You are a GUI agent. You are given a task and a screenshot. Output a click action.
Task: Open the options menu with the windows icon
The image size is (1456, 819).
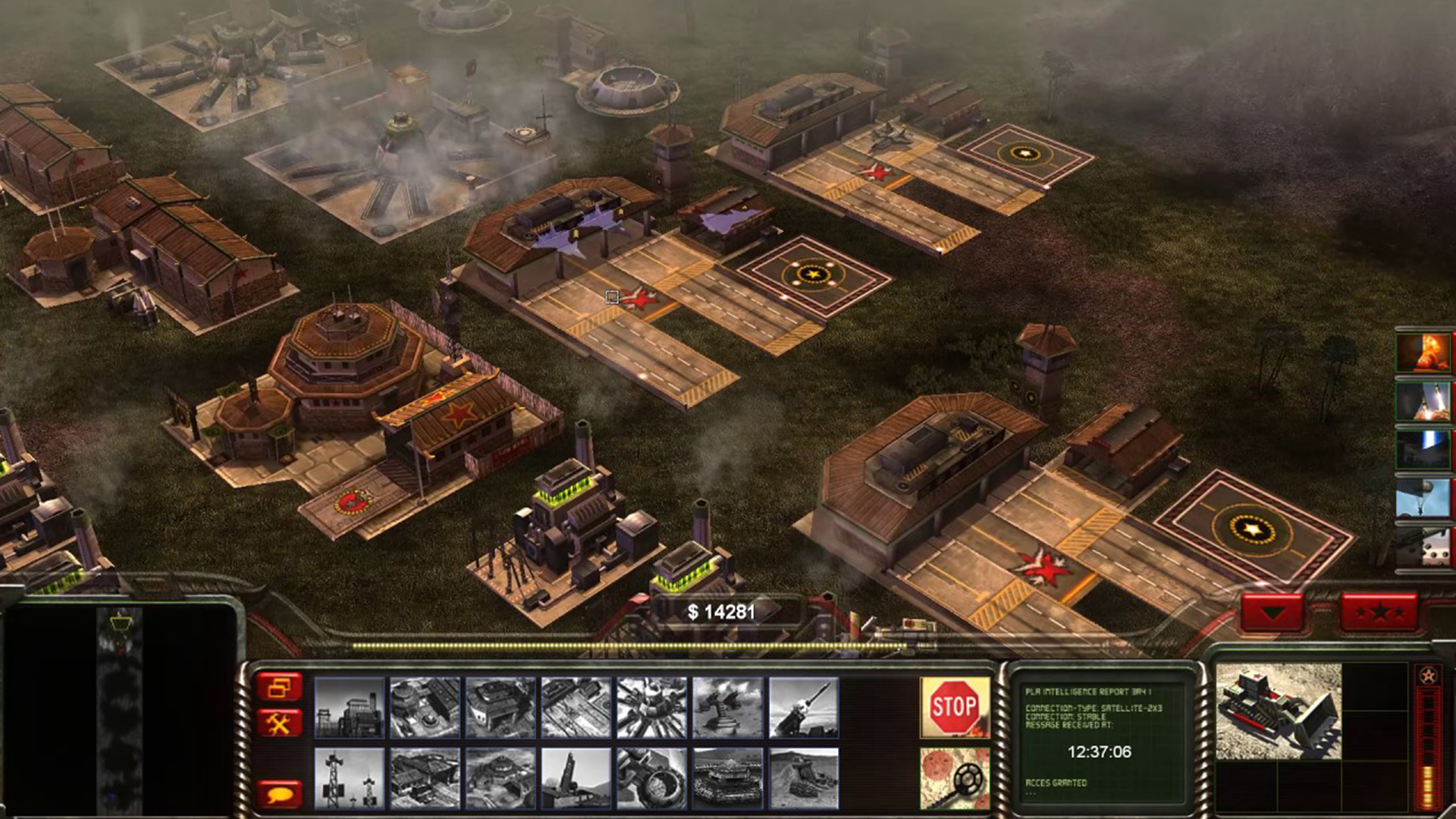pos(279,686)
